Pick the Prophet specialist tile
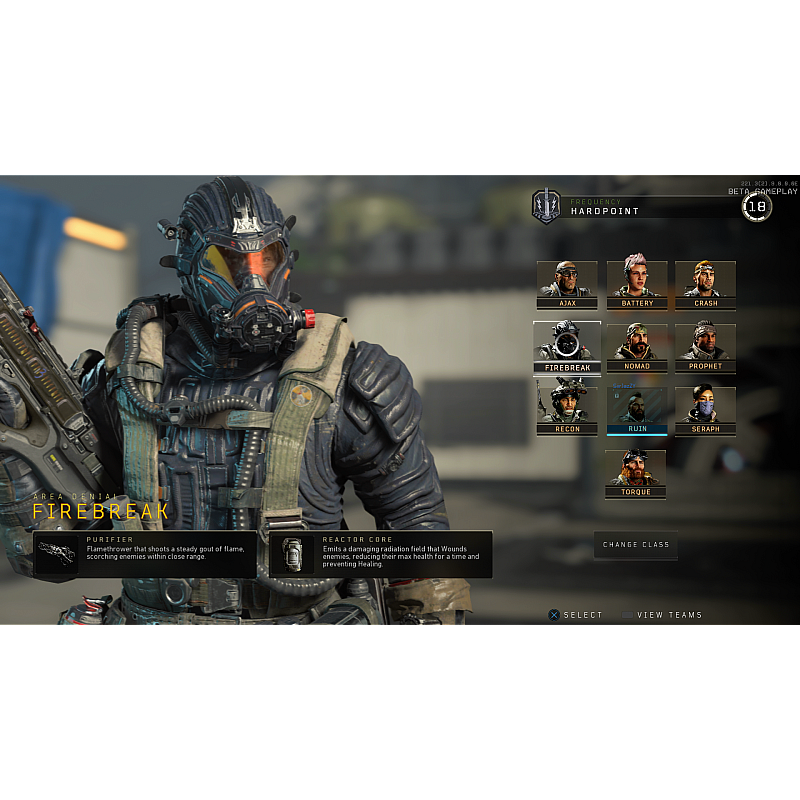This screenshot has height=800, width=800. point(705,347)
